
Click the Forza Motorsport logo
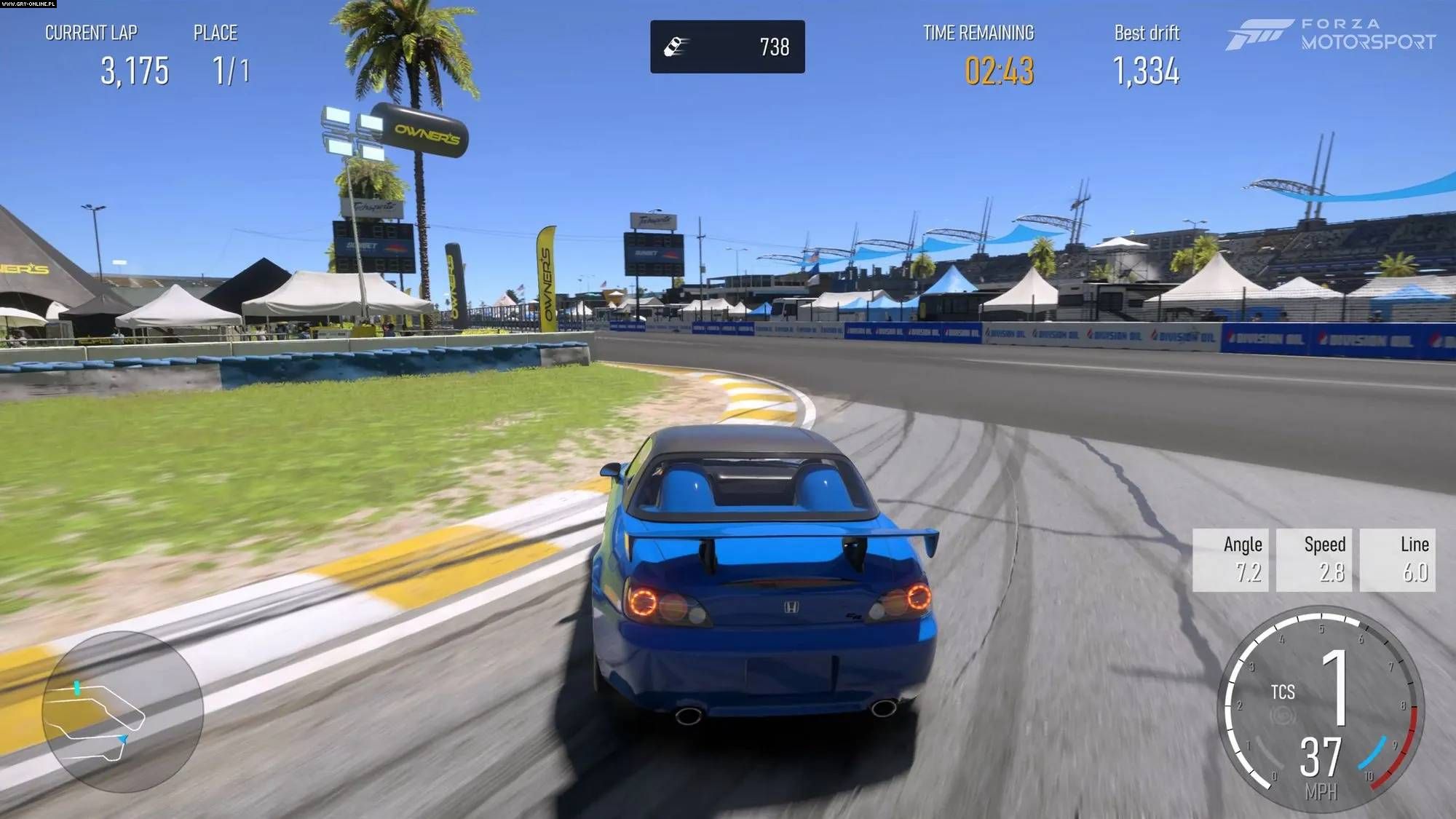point(1331,34)
